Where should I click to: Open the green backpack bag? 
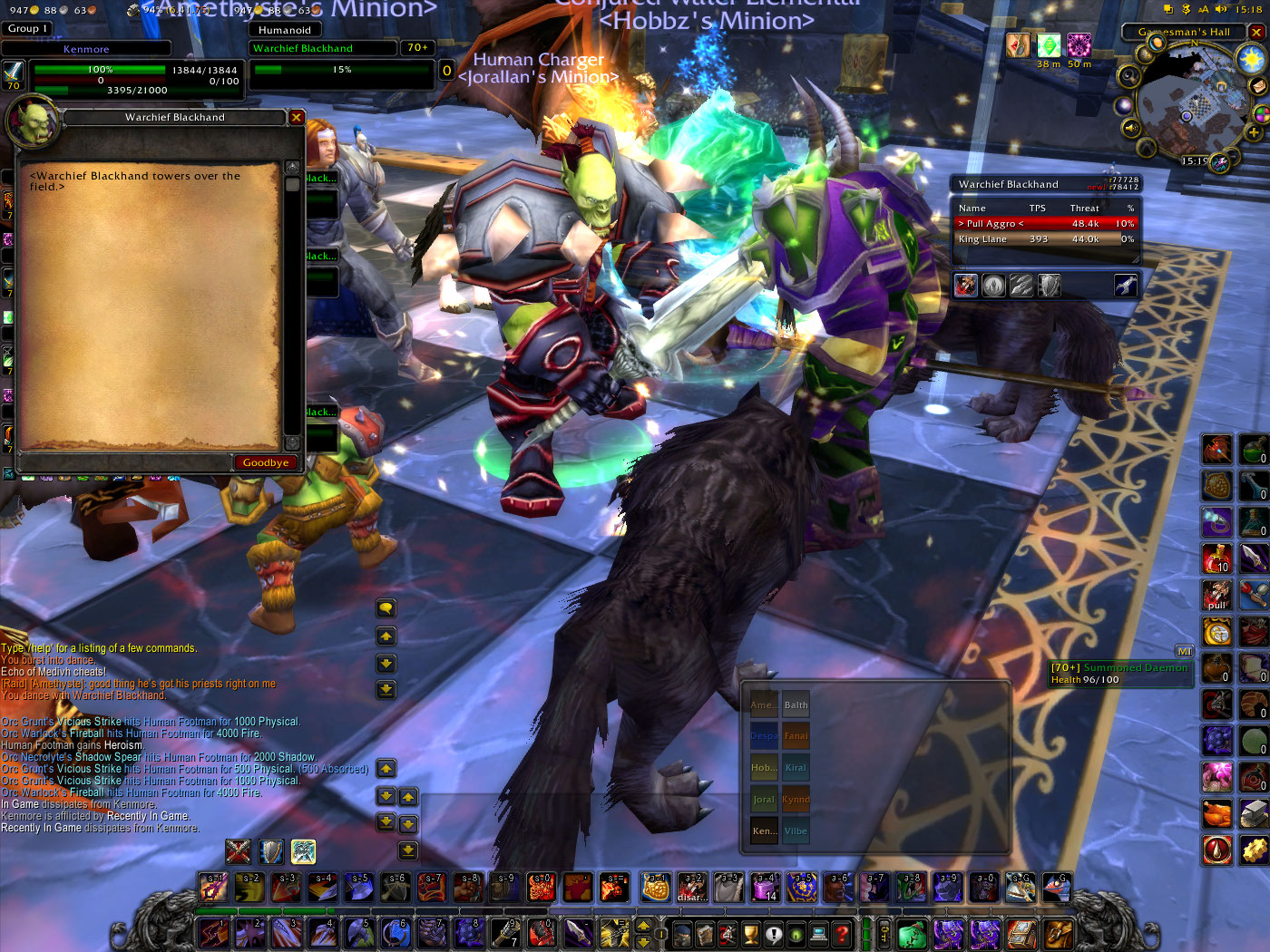click(x=912, y=933)
